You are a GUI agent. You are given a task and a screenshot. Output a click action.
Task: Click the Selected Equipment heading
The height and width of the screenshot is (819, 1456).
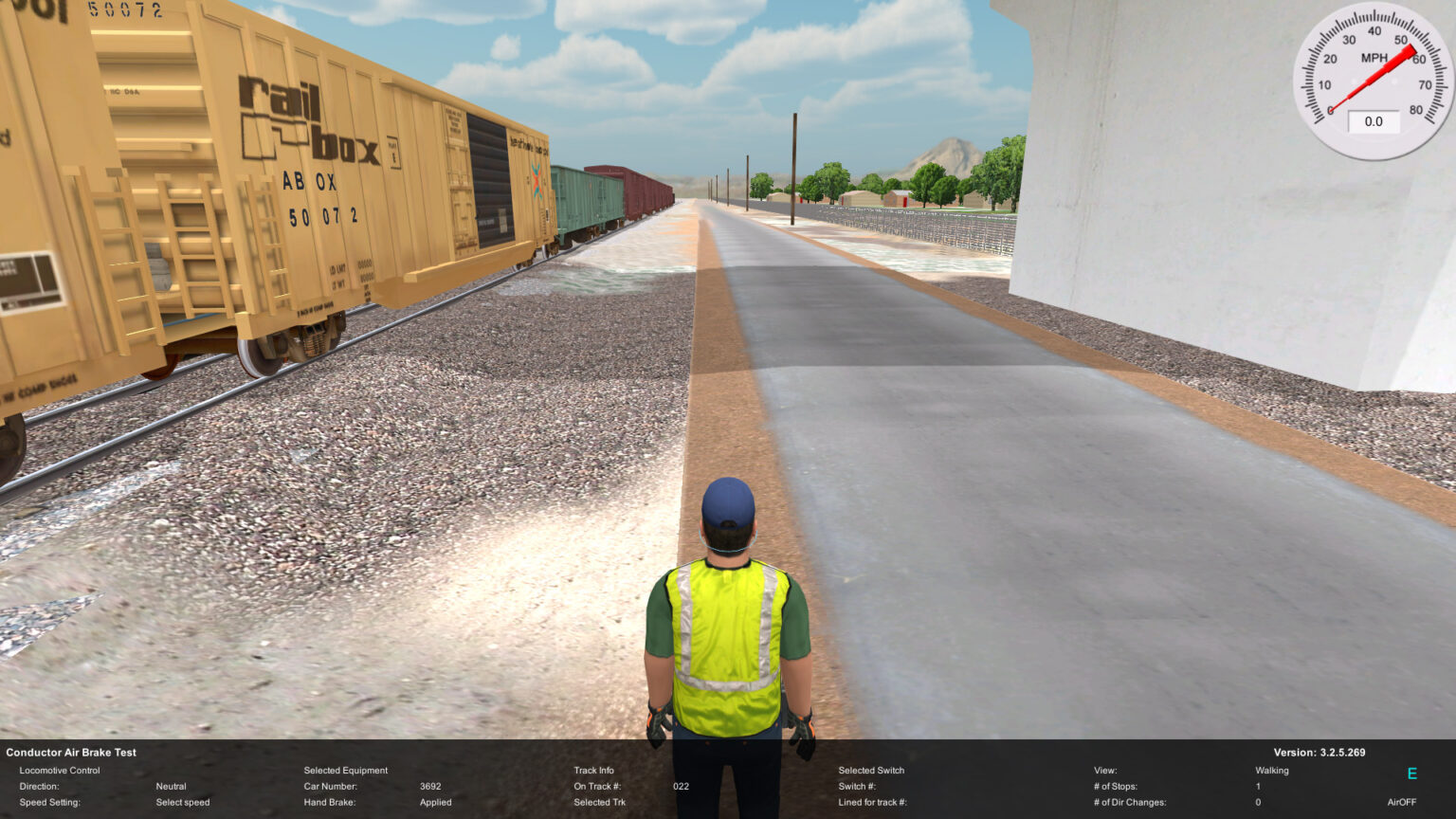345,770
